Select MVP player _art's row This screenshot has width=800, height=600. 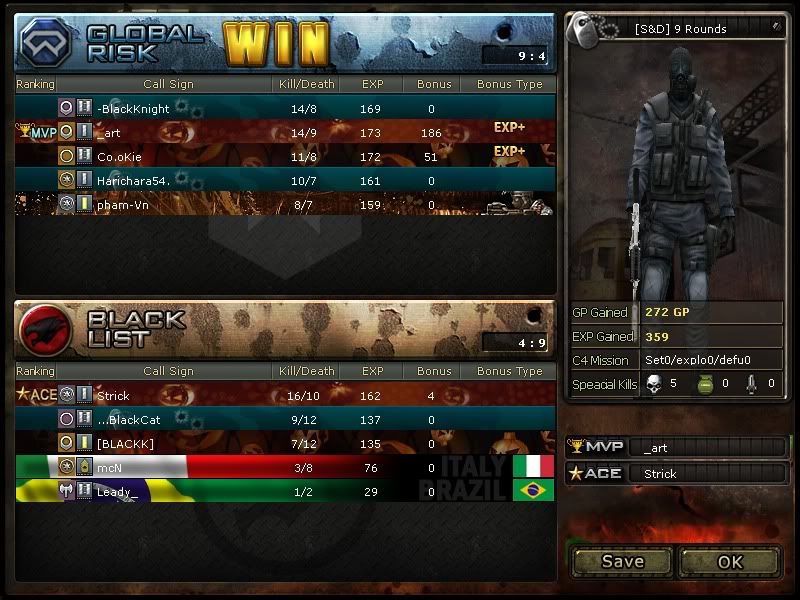pos(285,132)
